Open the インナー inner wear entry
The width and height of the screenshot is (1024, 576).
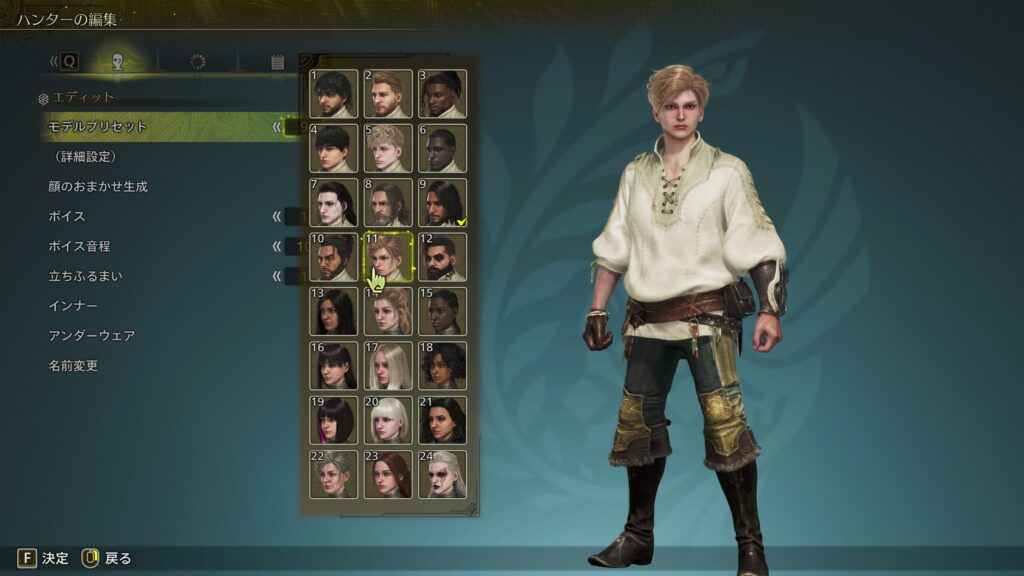pos(73,306)
